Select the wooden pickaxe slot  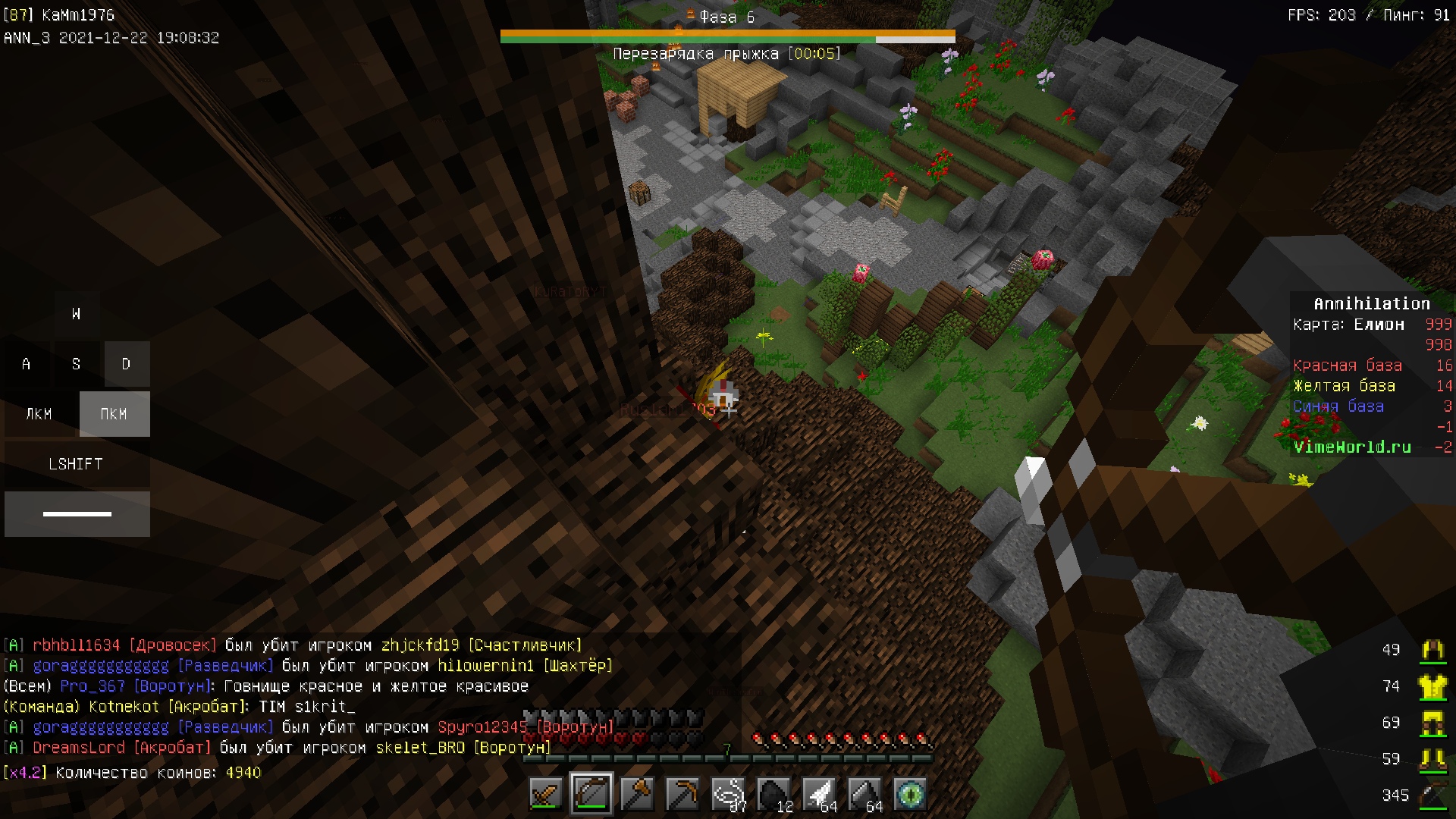point(682,794)
